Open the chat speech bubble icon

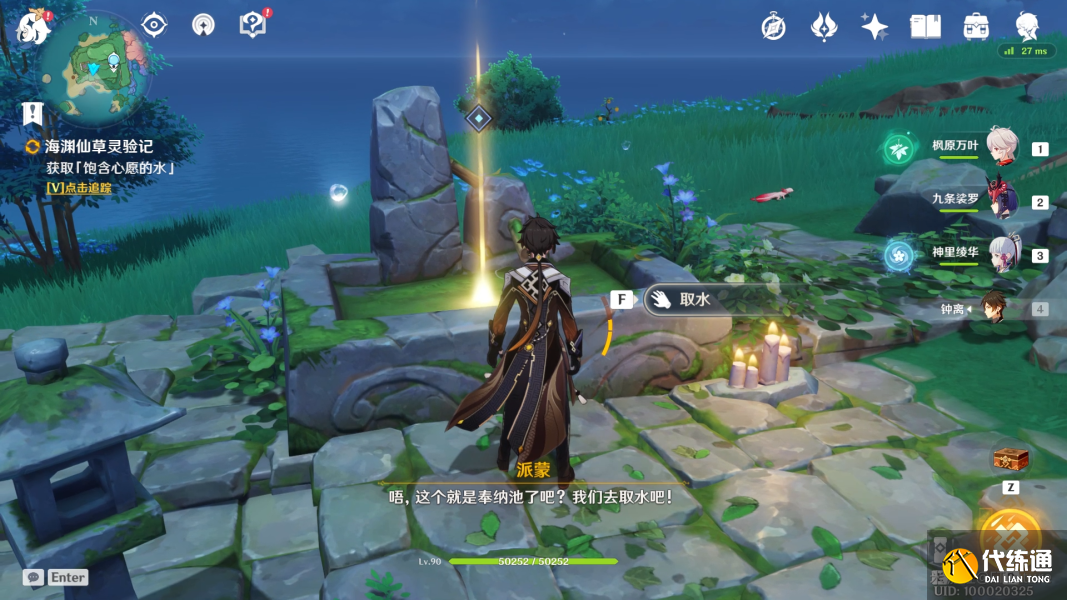click(33, 577)
